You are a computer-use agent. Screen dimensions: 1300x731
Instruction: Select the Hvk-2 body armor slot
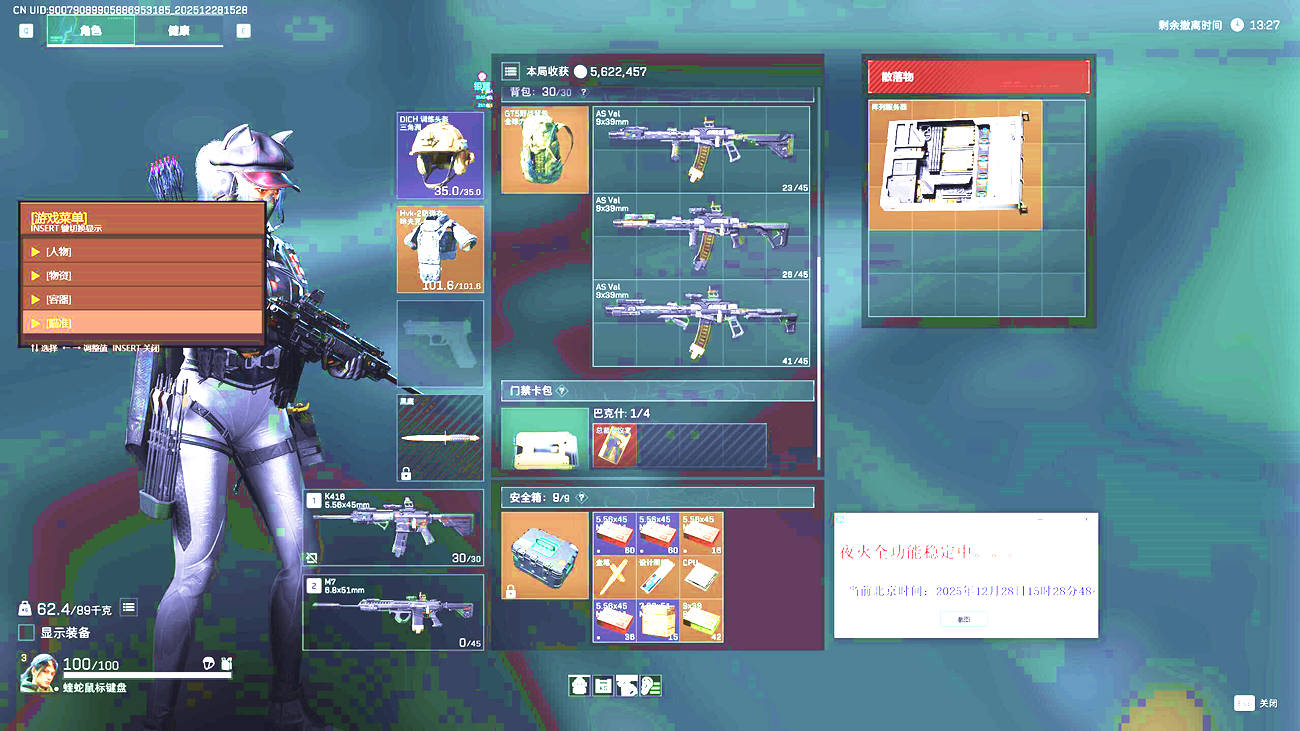(440, 249)
